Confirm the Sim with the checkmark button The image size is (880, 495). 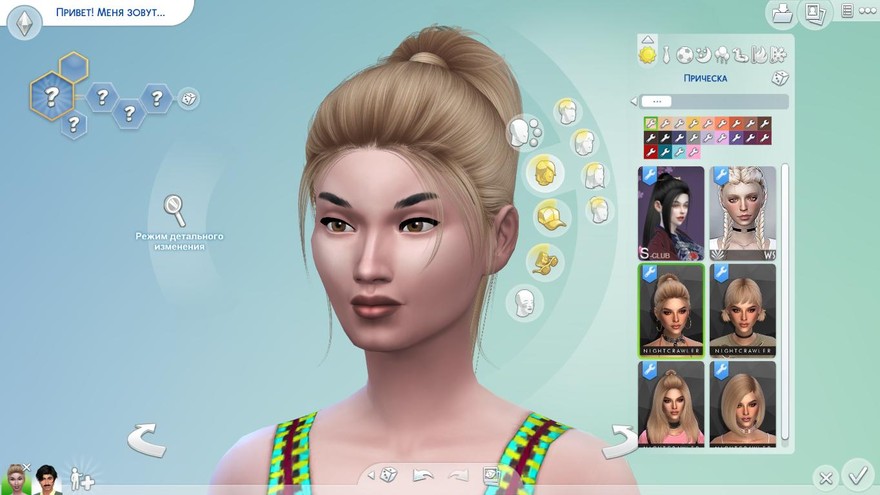point(857,474)
